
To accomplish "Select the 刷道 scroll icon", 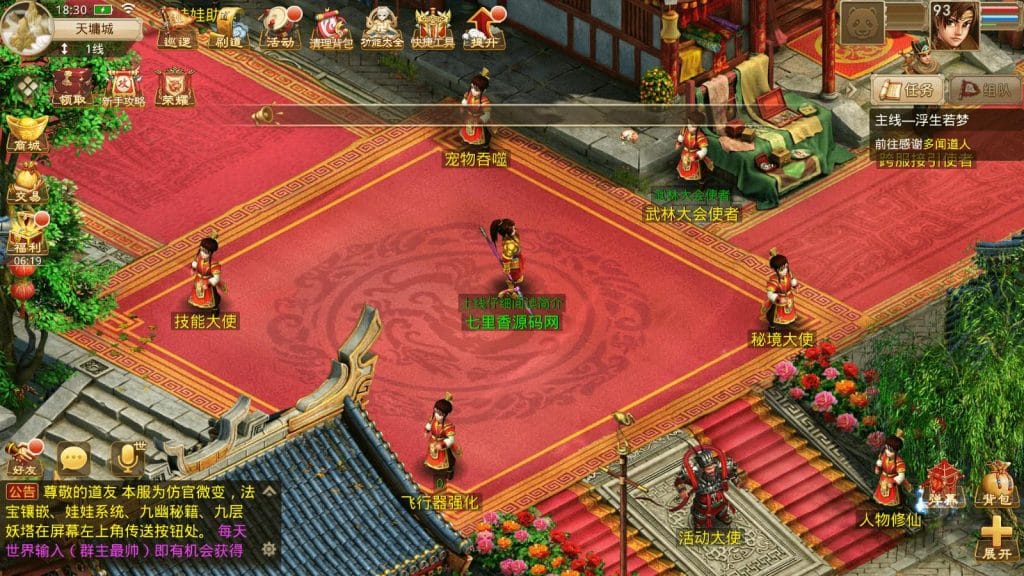I will (x=229, y=27).
